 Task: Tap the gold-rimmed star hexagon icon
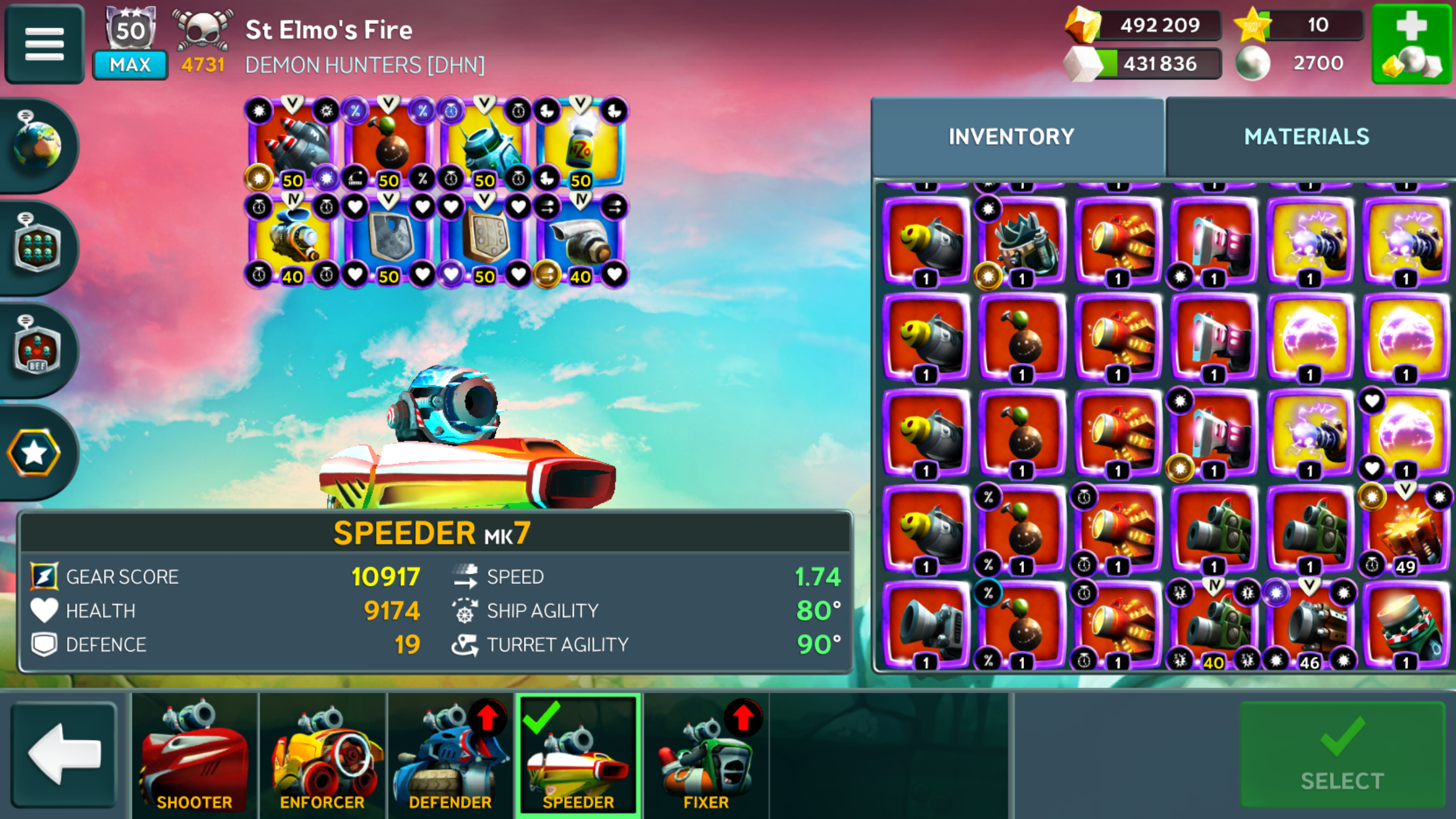tap(34, 453)
